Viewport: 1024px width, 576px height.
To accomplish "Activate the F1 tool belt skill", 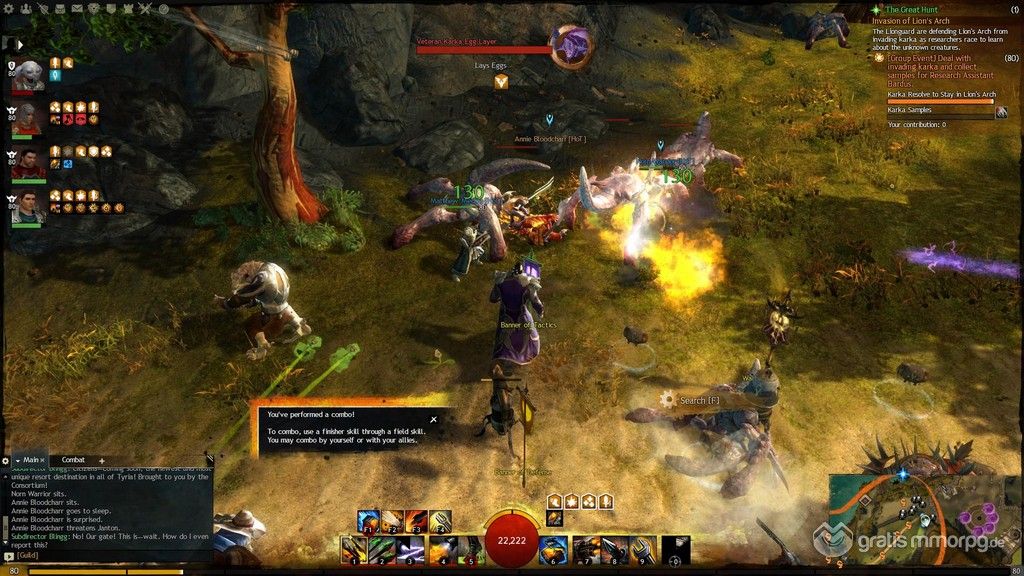I will [x=367, y=521].
